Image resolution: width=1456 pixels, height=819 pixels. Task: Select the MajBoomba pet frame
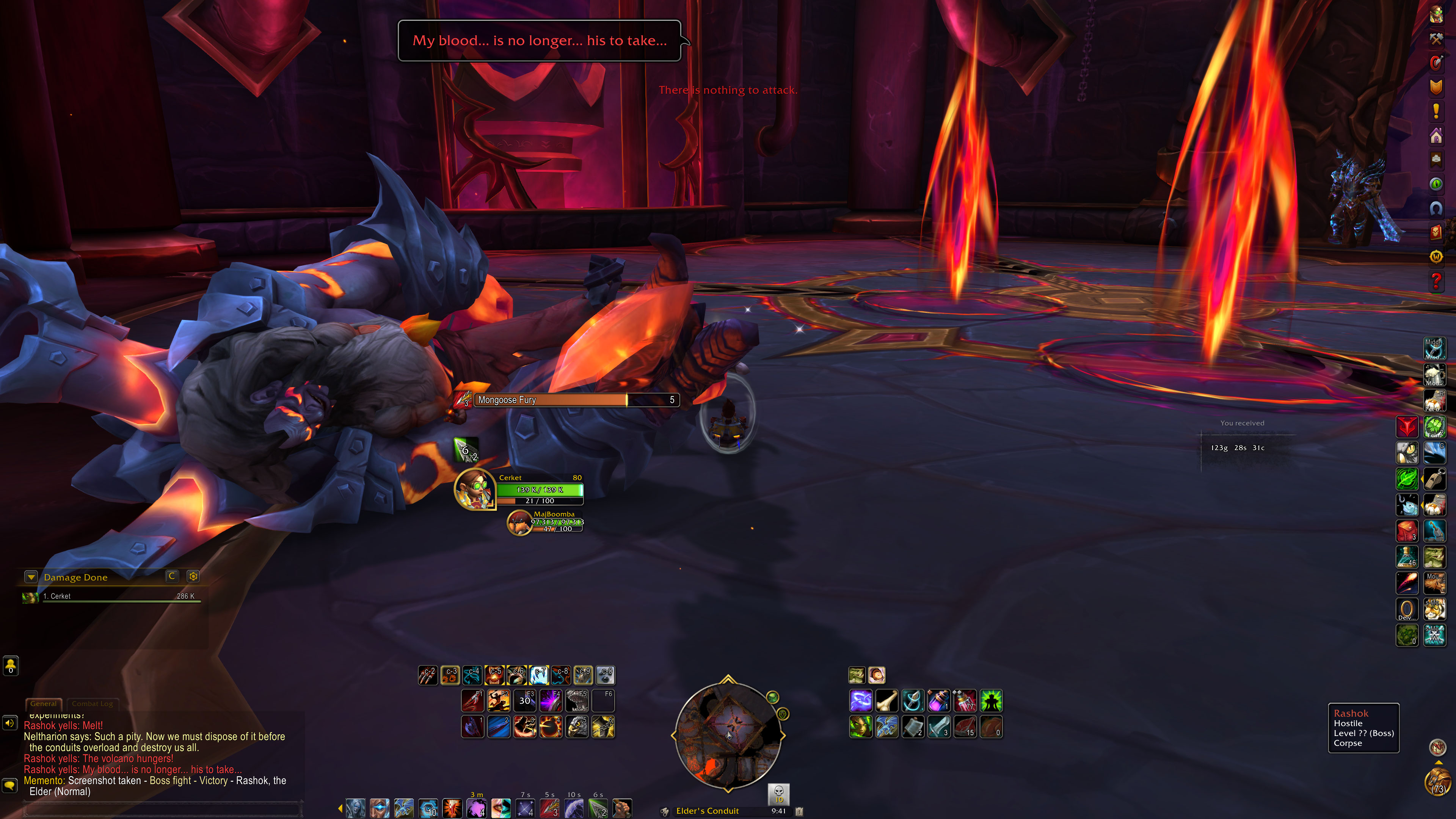pos(519,523)
